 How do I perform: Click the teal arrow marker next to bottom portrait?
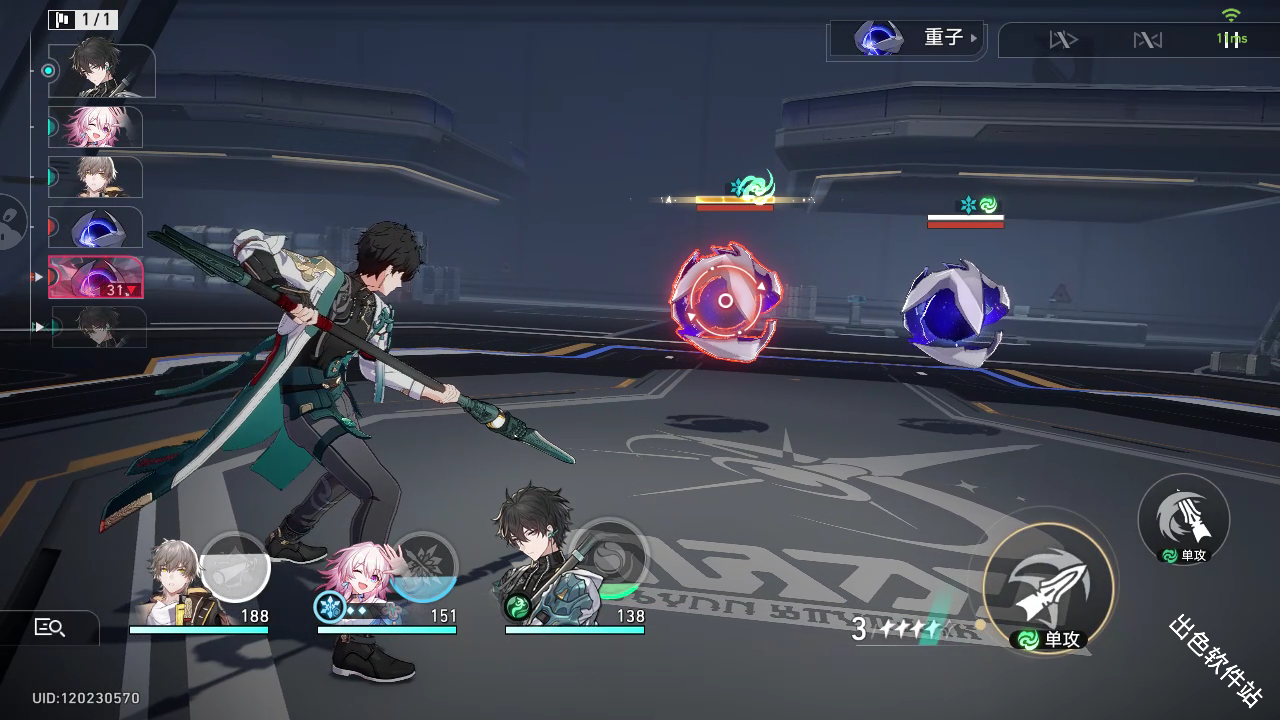(37, 326)
